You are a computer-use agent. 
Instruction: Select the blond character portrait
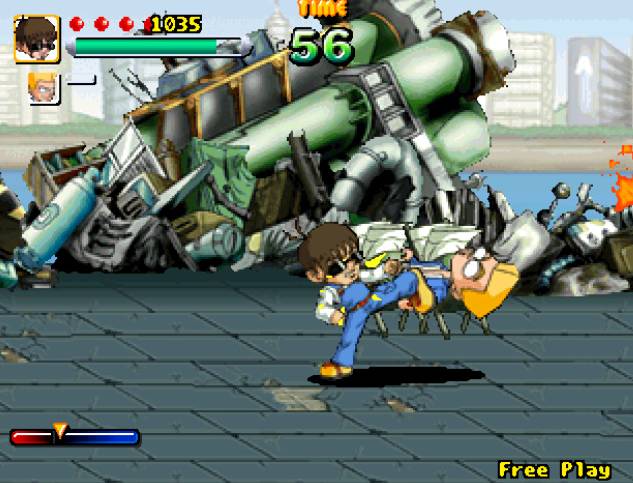[44, 88]
